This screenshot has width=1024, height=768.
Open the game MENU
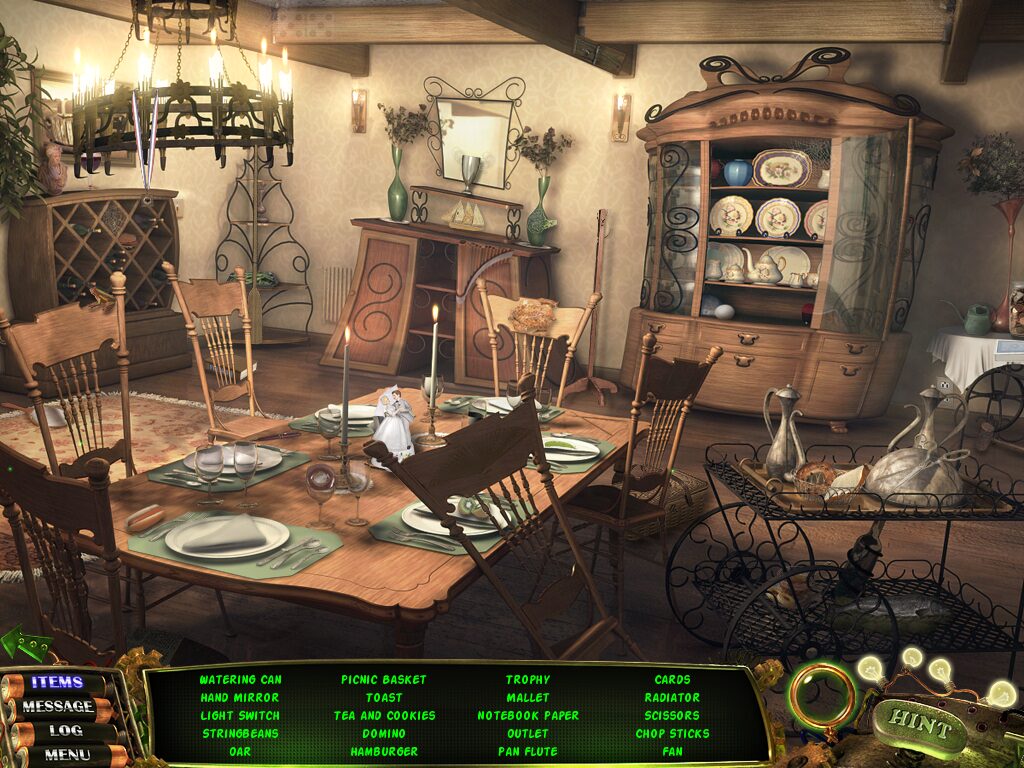click(67, 754)
